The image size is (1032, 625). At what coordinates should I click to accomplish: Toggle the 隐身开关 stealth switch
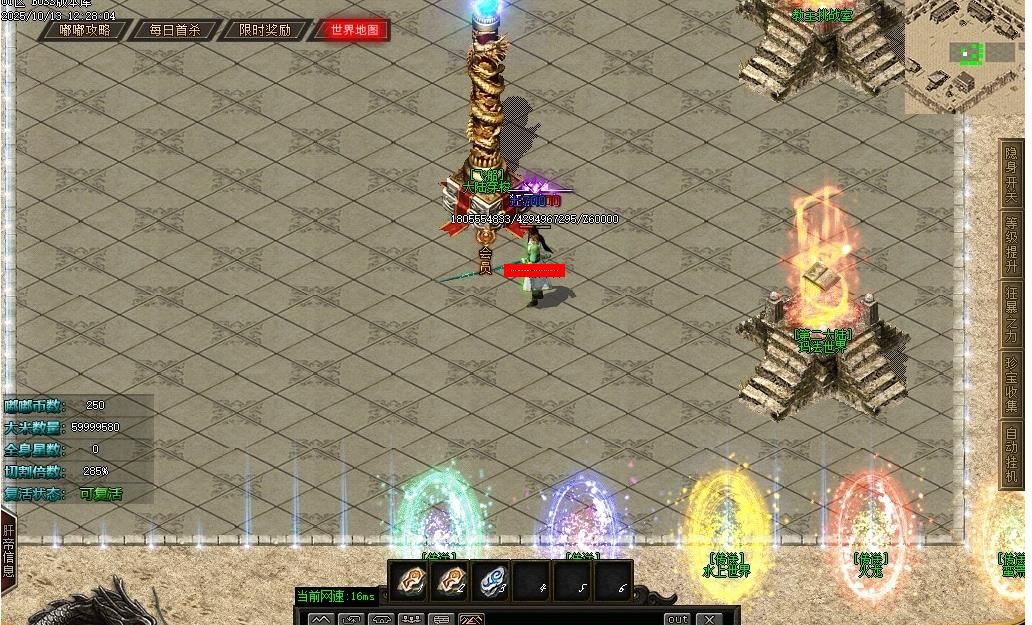(x=1011, y=172)
